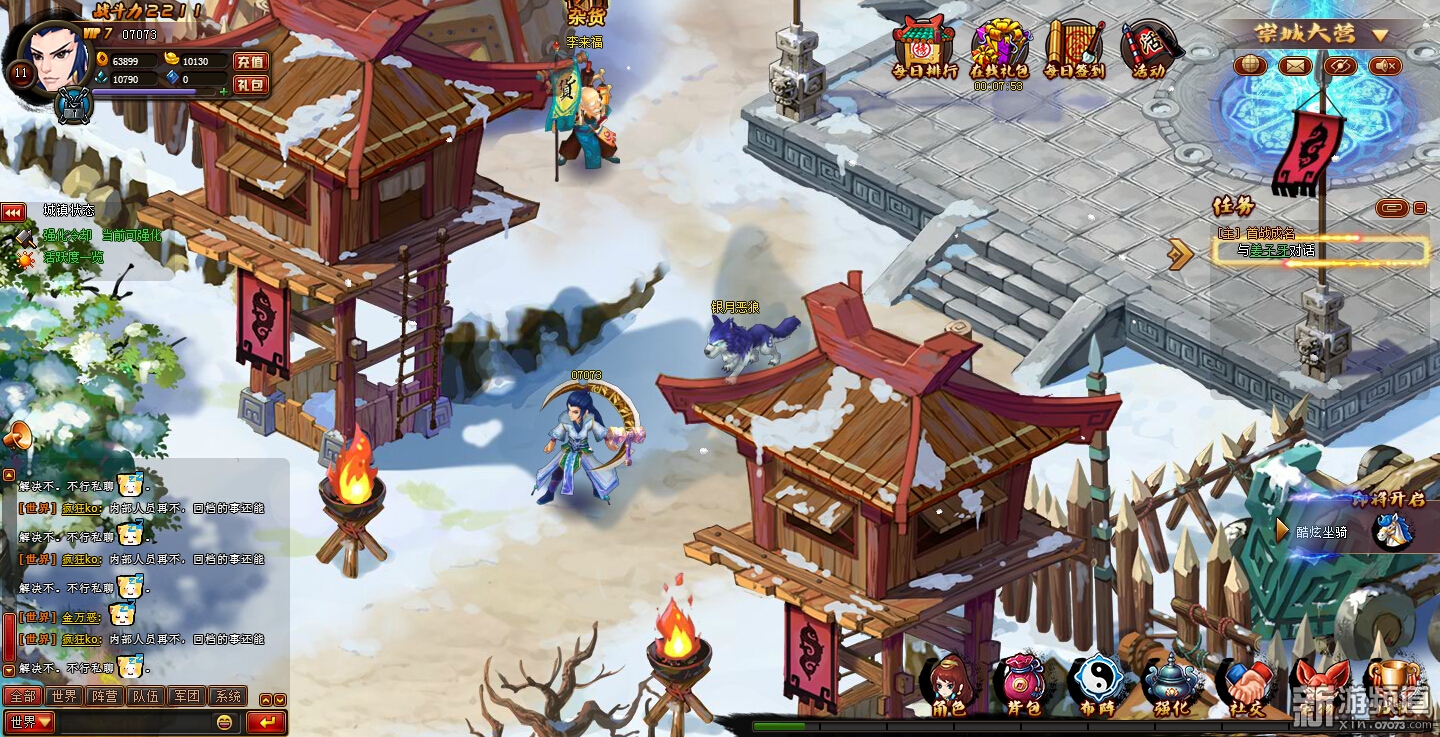The image size is (1440, 737).
Task: Toggle the eye visibility button
Action: pos(1340,66)
